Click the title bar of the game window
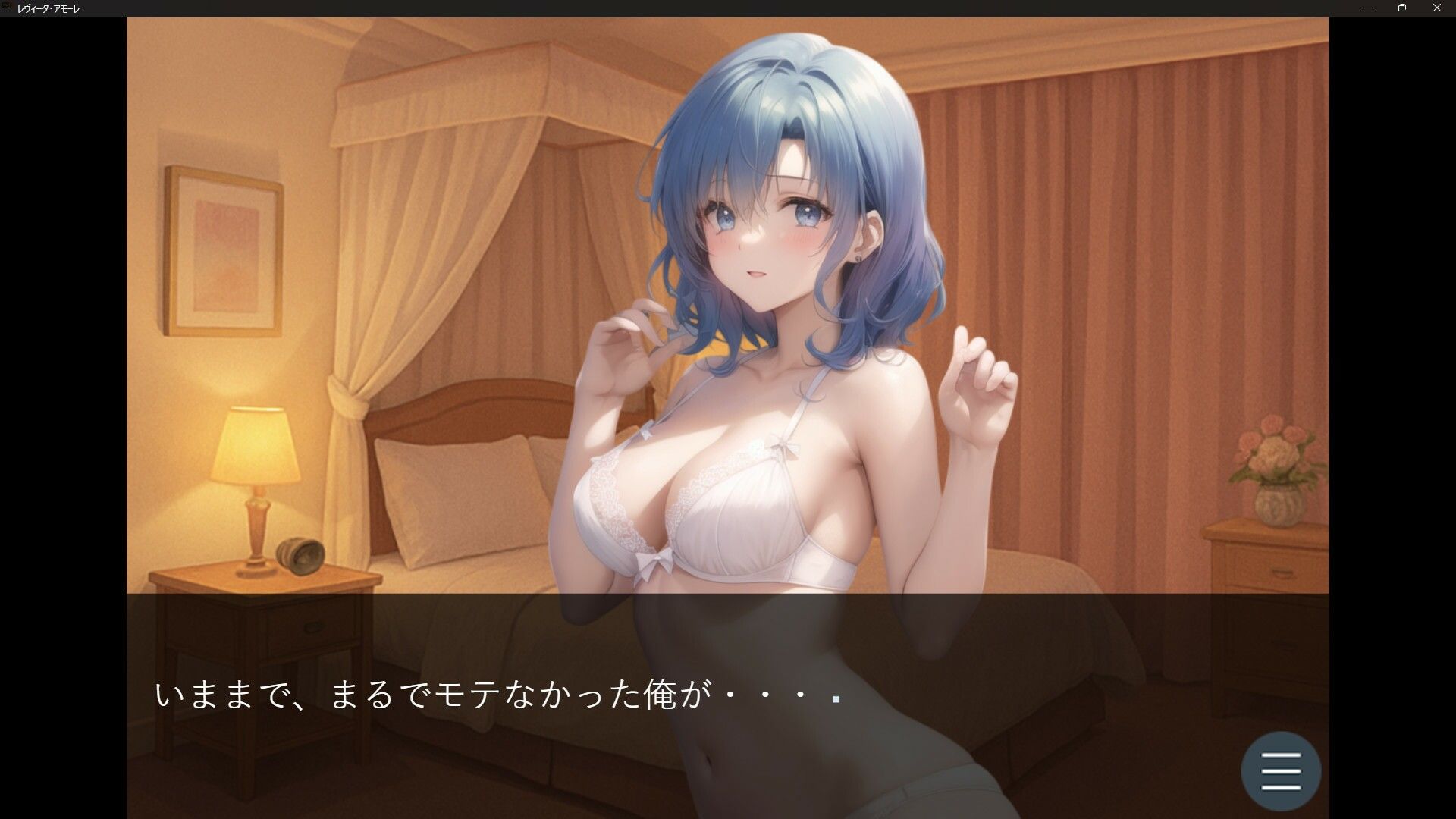The height and width of the screenshot is (819, 1456). pos(682,8)
